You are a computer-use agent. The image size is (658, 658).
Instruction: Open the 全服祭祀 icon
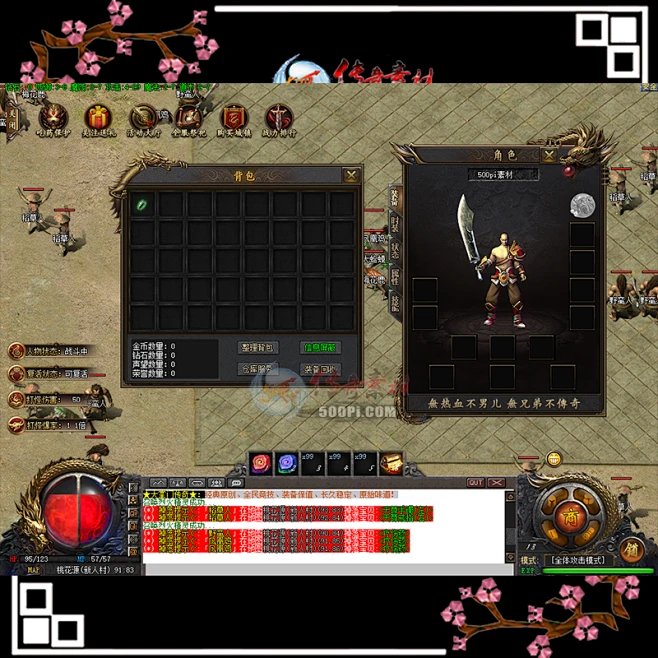tap(188, 119)
